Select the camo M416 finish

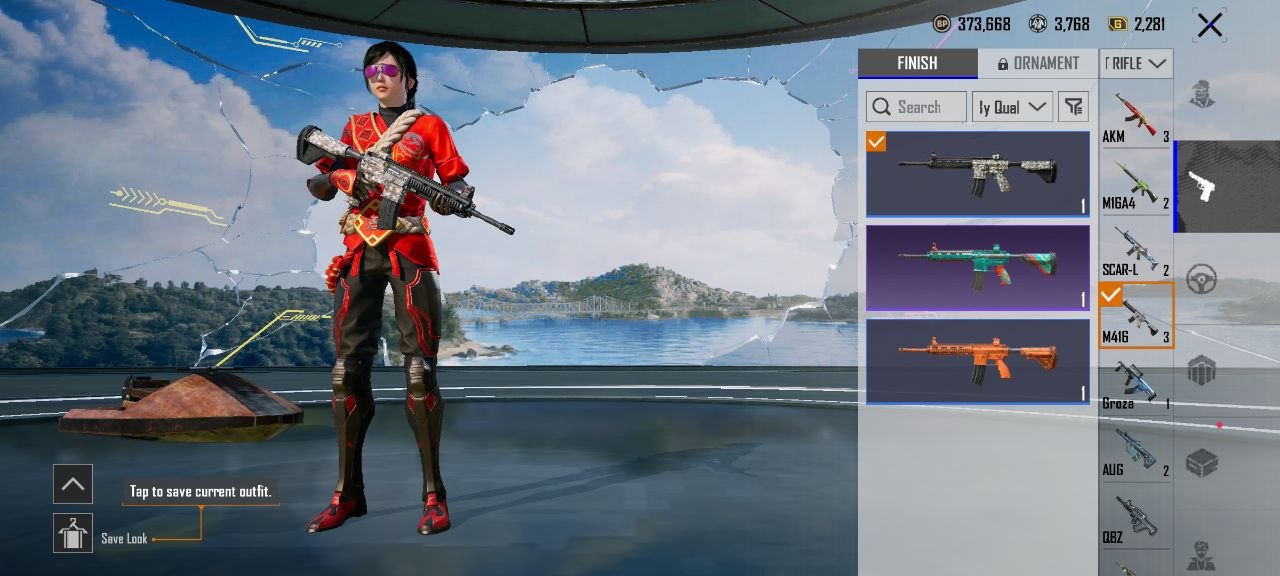(977, 174)
